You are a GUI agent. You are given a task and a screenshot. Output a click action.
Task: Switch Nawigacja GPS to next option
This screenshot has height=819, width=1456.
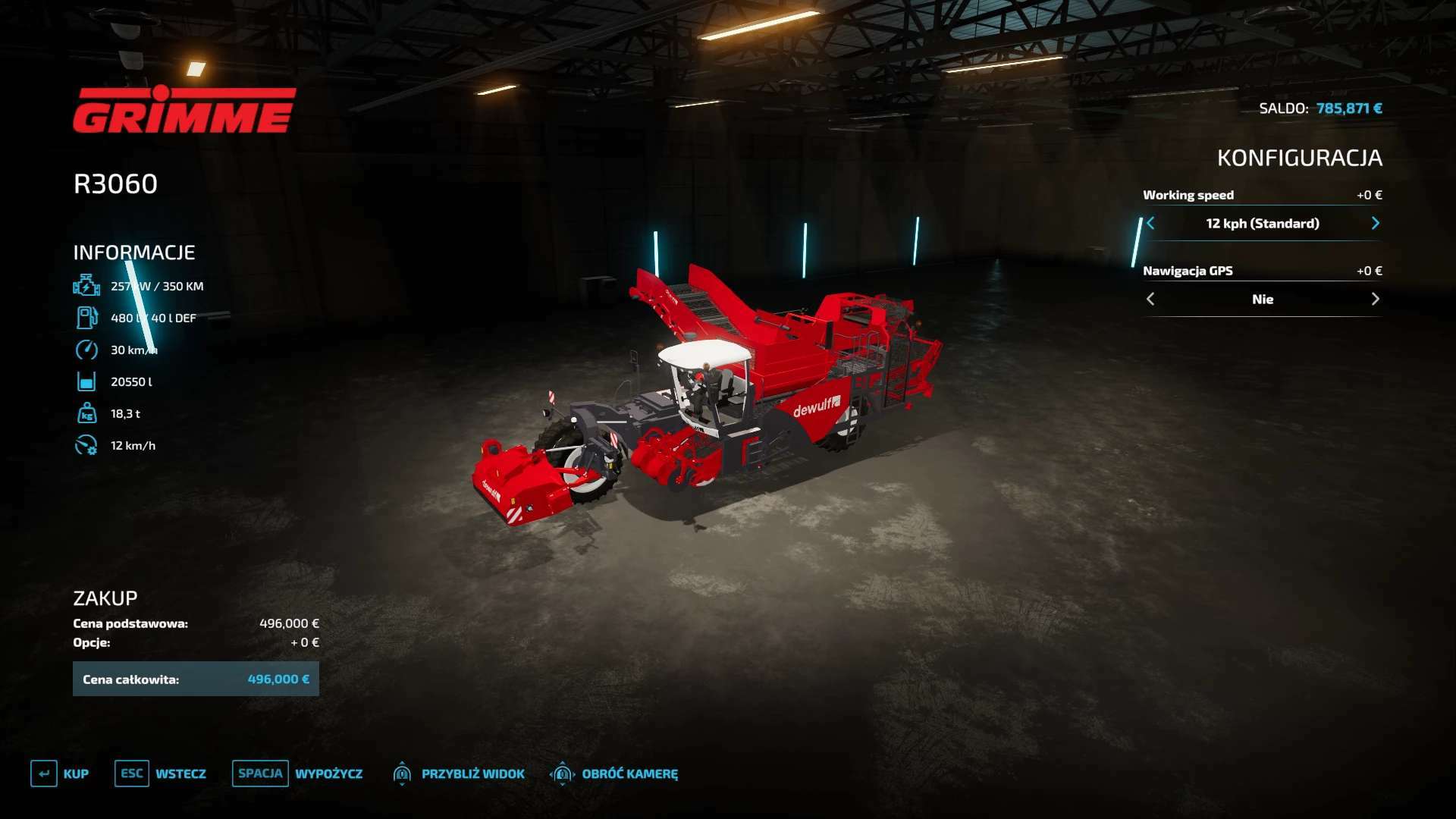pos(1375,299)
